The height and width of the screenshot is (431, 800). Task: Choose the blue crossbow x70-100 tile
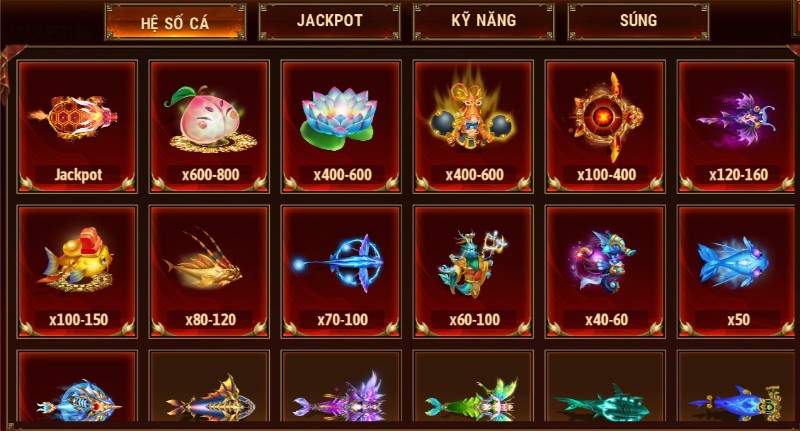point(341,270)
